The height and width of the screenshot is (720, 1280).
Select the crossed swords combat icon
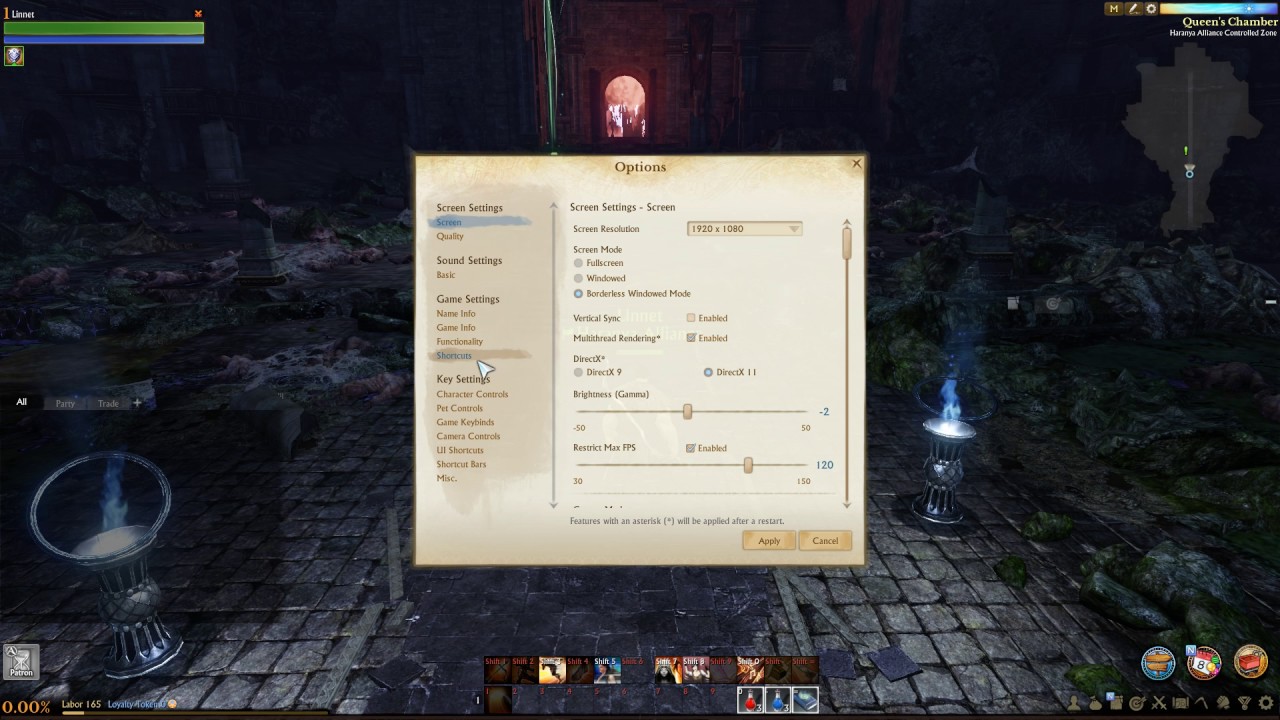point(1159,703)
